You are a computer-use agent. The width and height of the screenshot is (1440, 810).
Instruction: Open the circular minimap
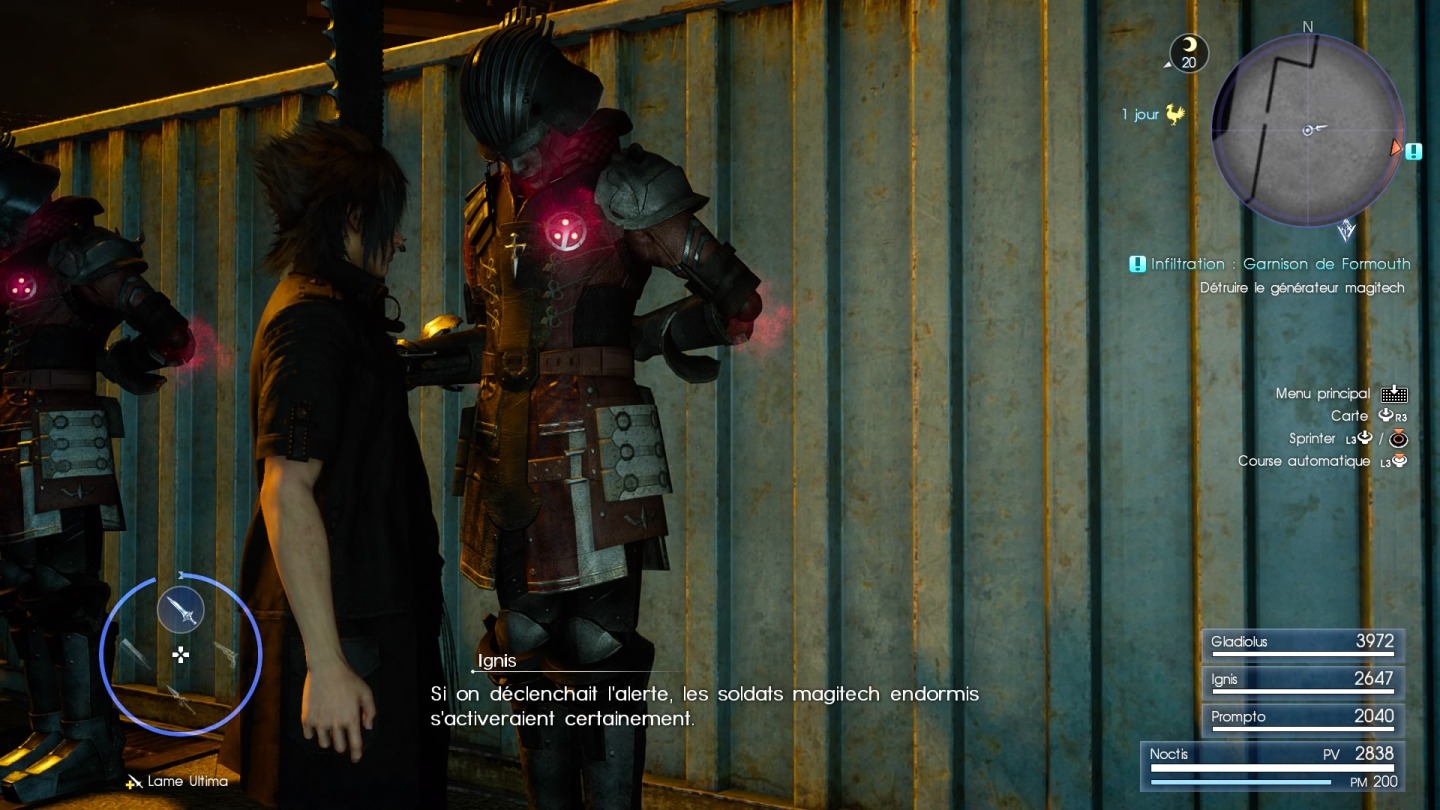pos(1307,130)
